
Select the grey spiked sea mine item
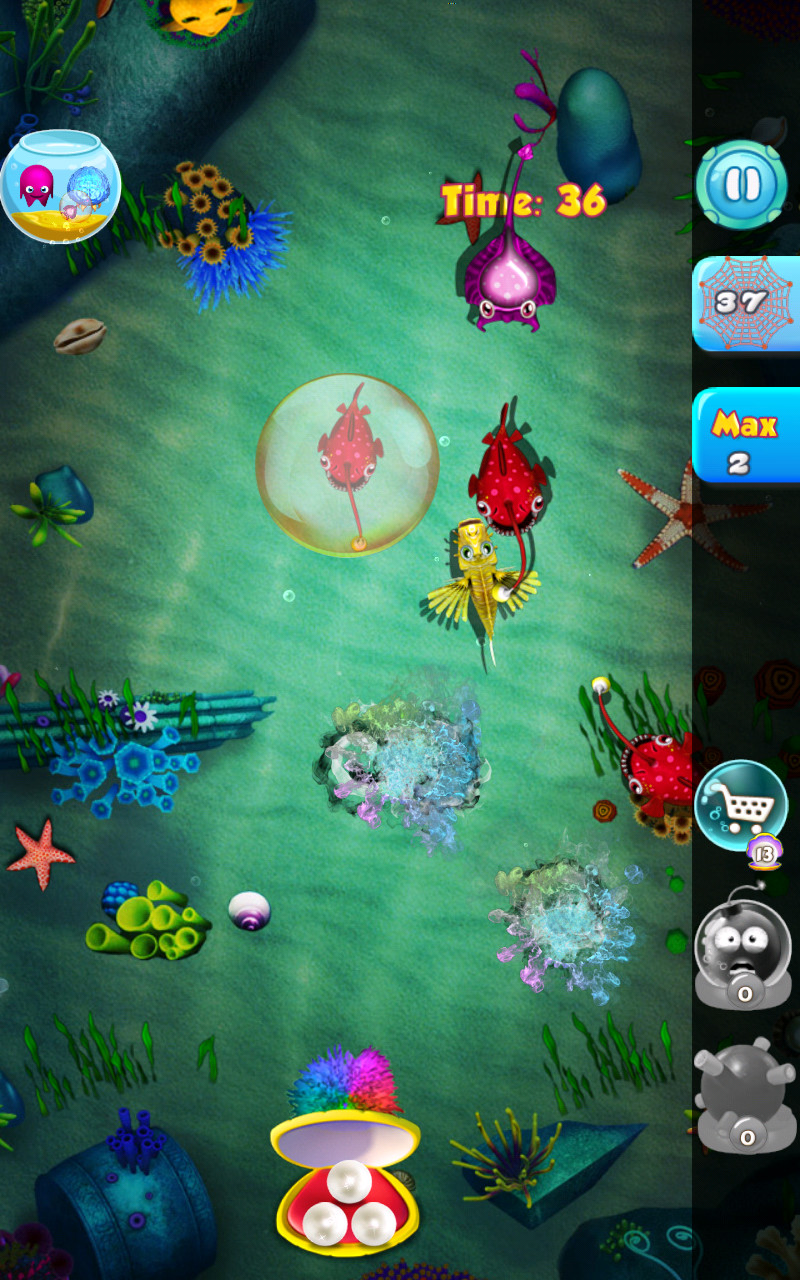point(742,1095)
